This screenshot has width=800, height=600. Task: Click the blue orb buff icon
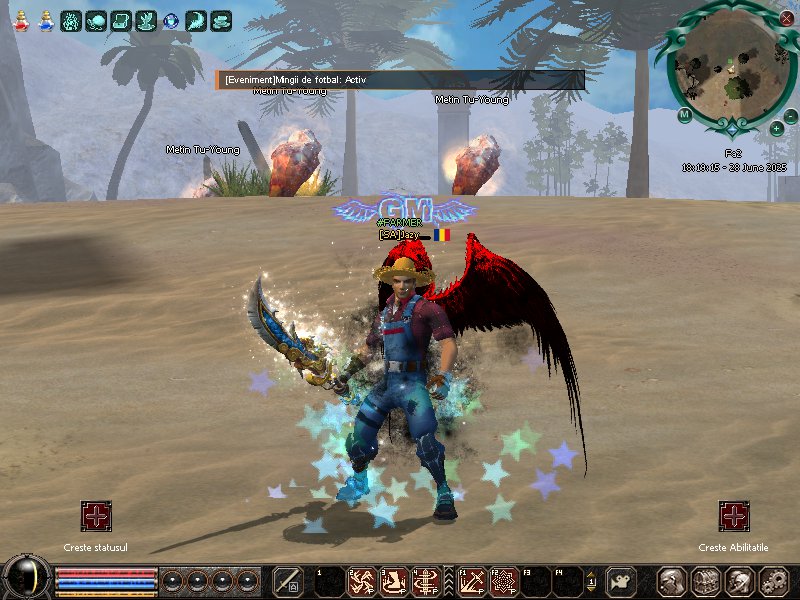click(x=171, y=20)
